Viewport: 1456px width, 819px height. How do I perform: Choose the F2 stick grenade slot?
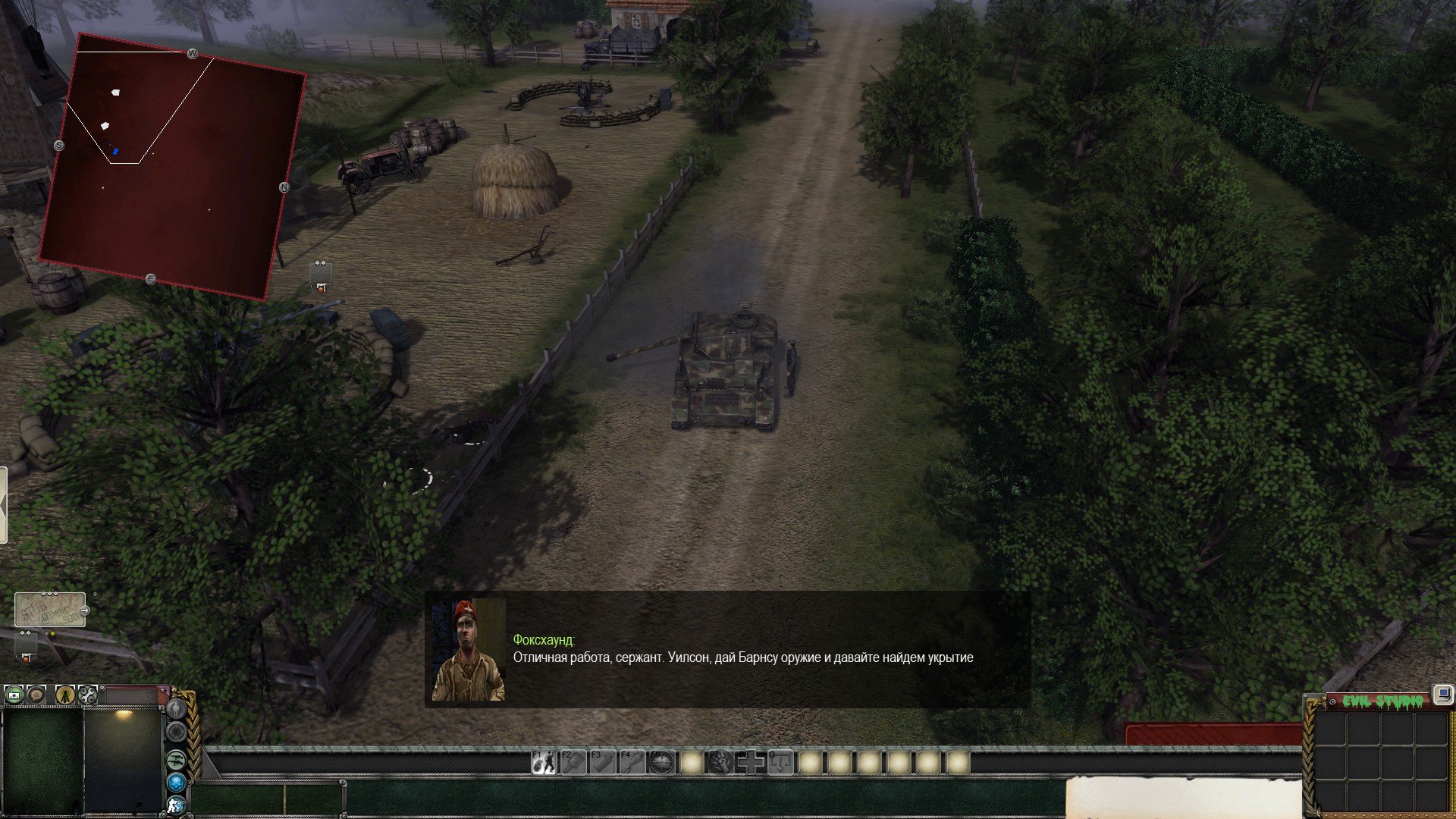[573, 762]
